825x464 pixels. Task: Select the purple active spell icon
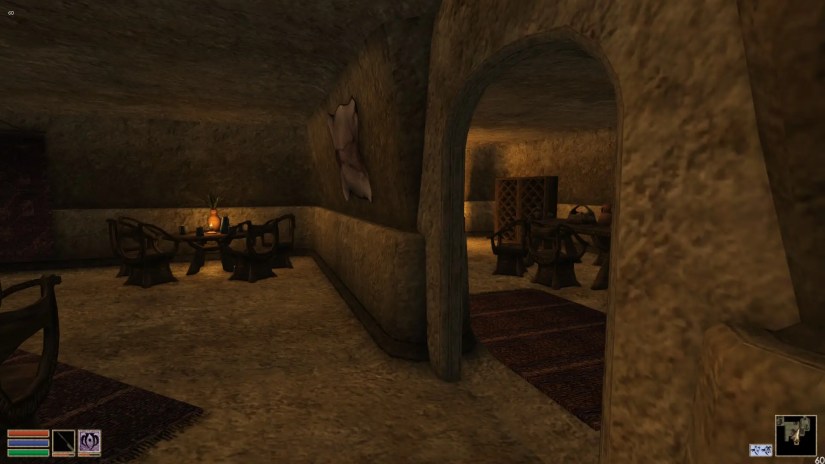(x=89, y=442)
